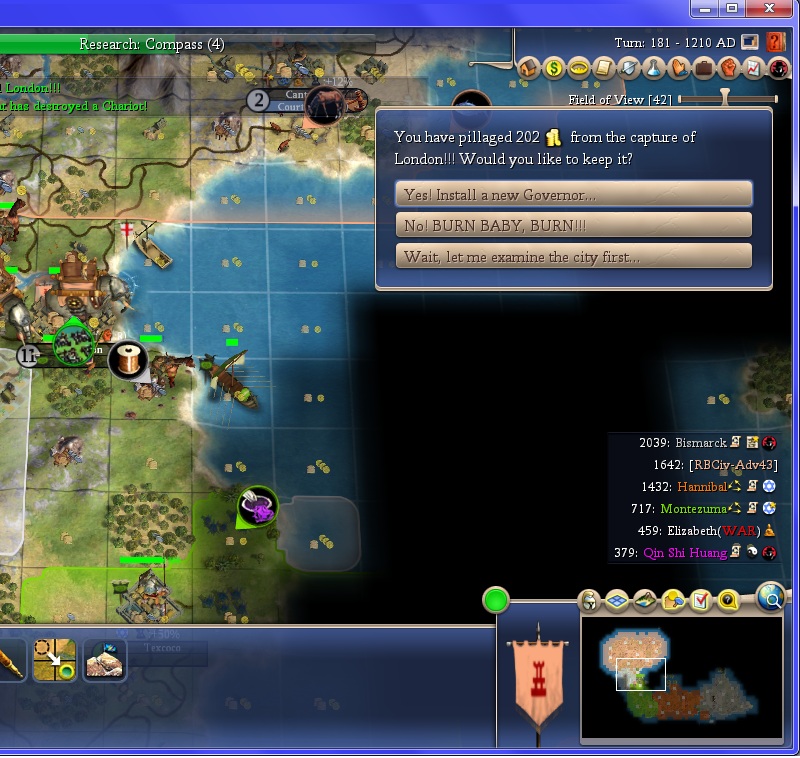
Task: Open the globe view magnifier button
Action: click(771, 599)
